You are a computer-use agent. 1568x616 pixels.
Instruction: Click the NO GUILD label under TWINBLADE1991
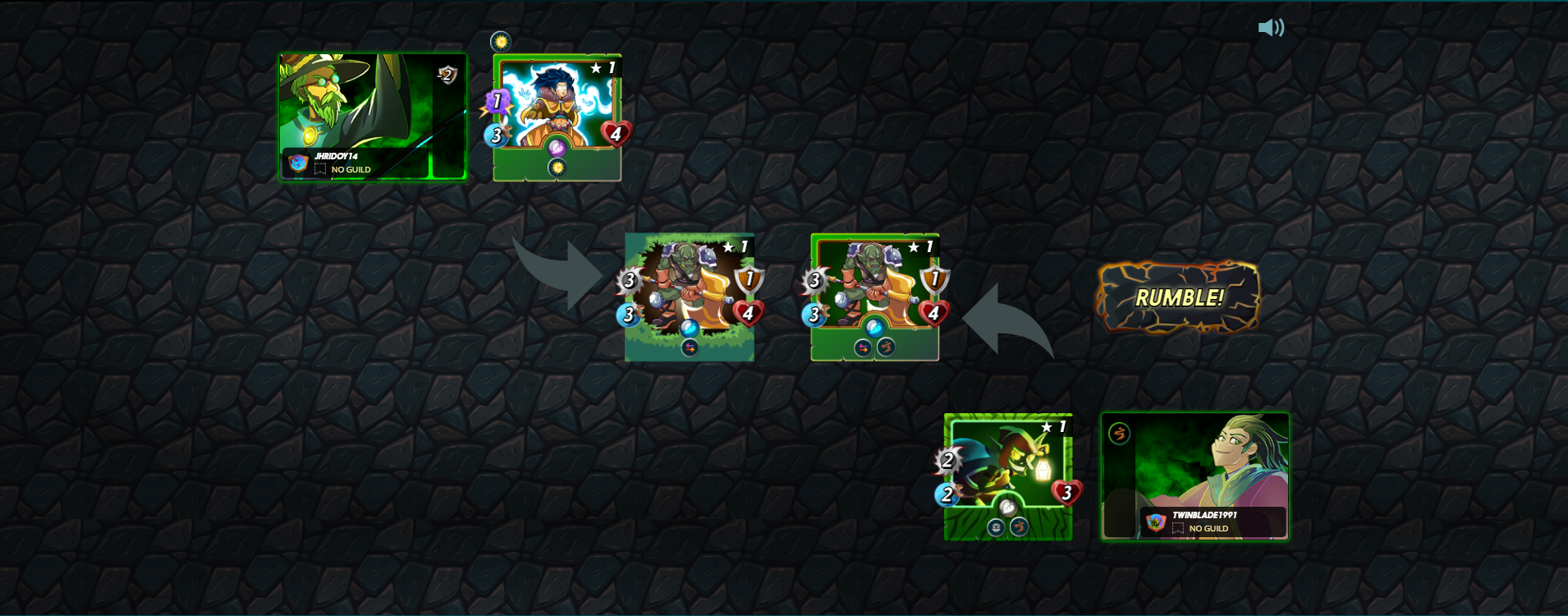coord(1208,527)
